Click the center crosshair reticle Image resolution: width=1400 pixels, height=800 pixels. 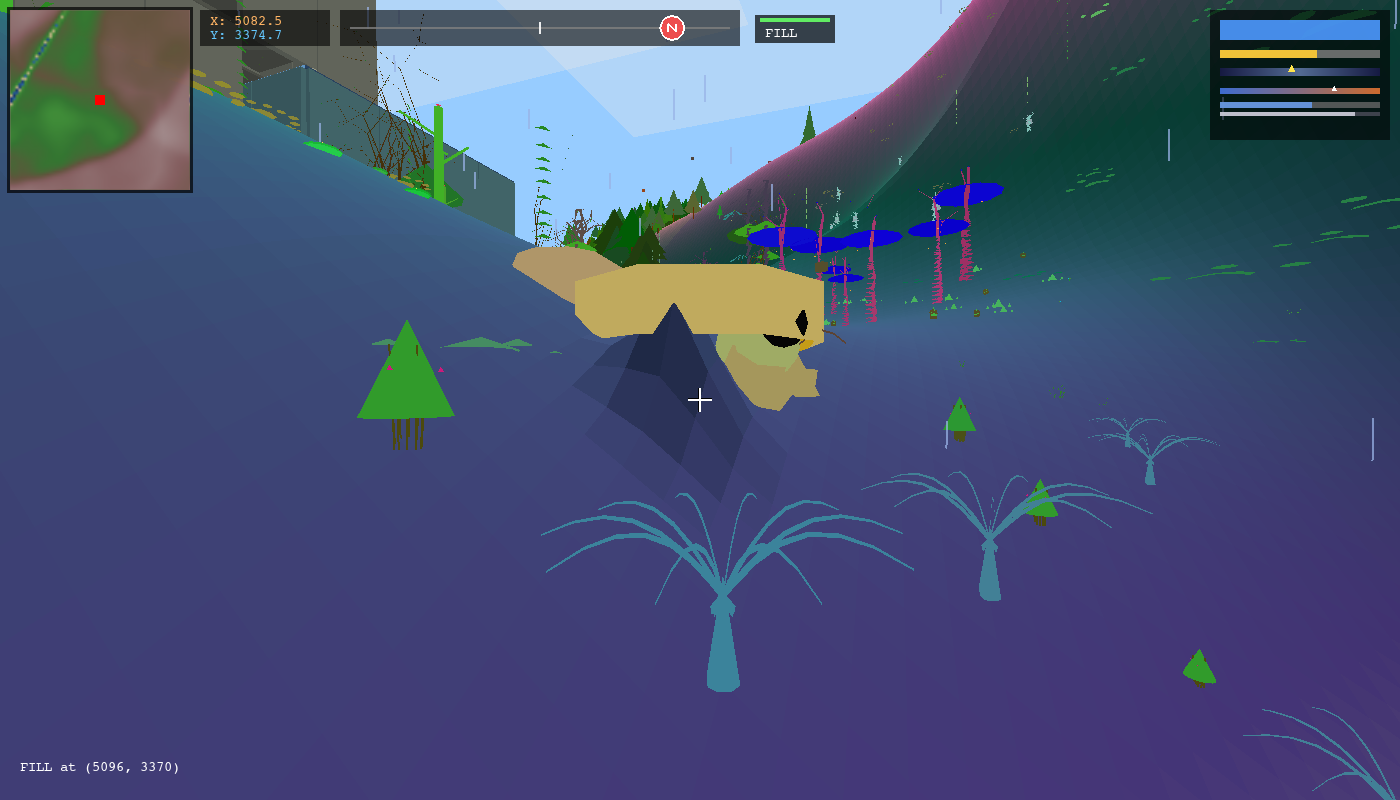700,400
